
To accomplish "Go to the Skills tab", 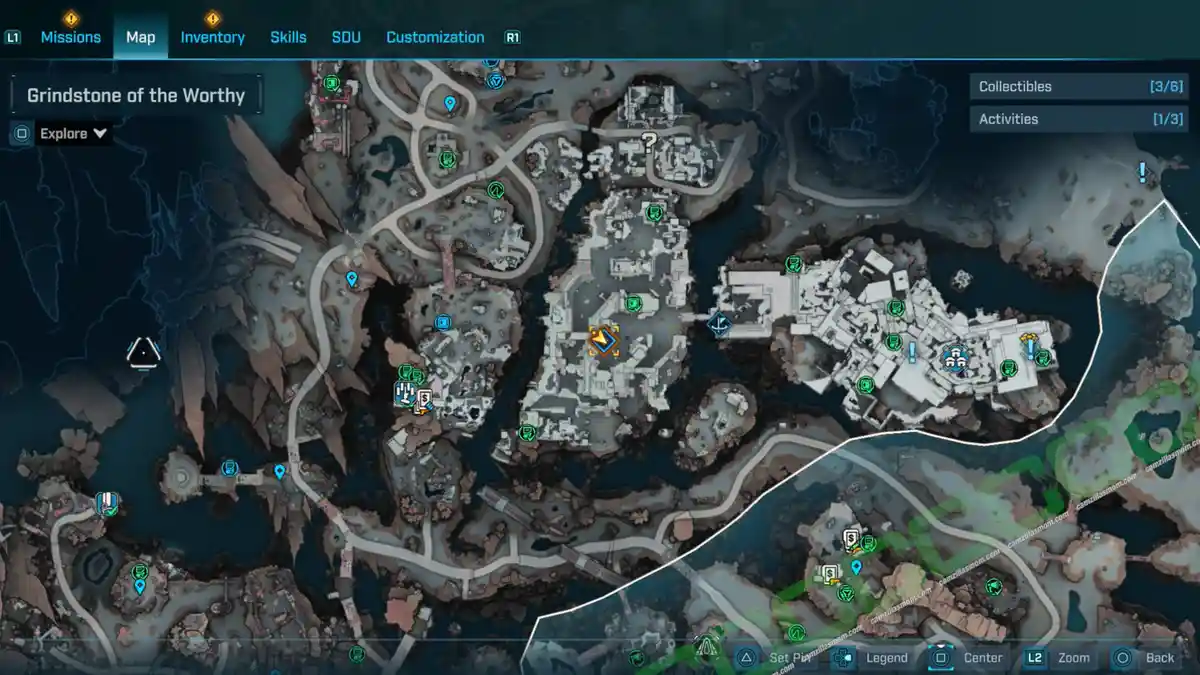I will click(288, 37).
